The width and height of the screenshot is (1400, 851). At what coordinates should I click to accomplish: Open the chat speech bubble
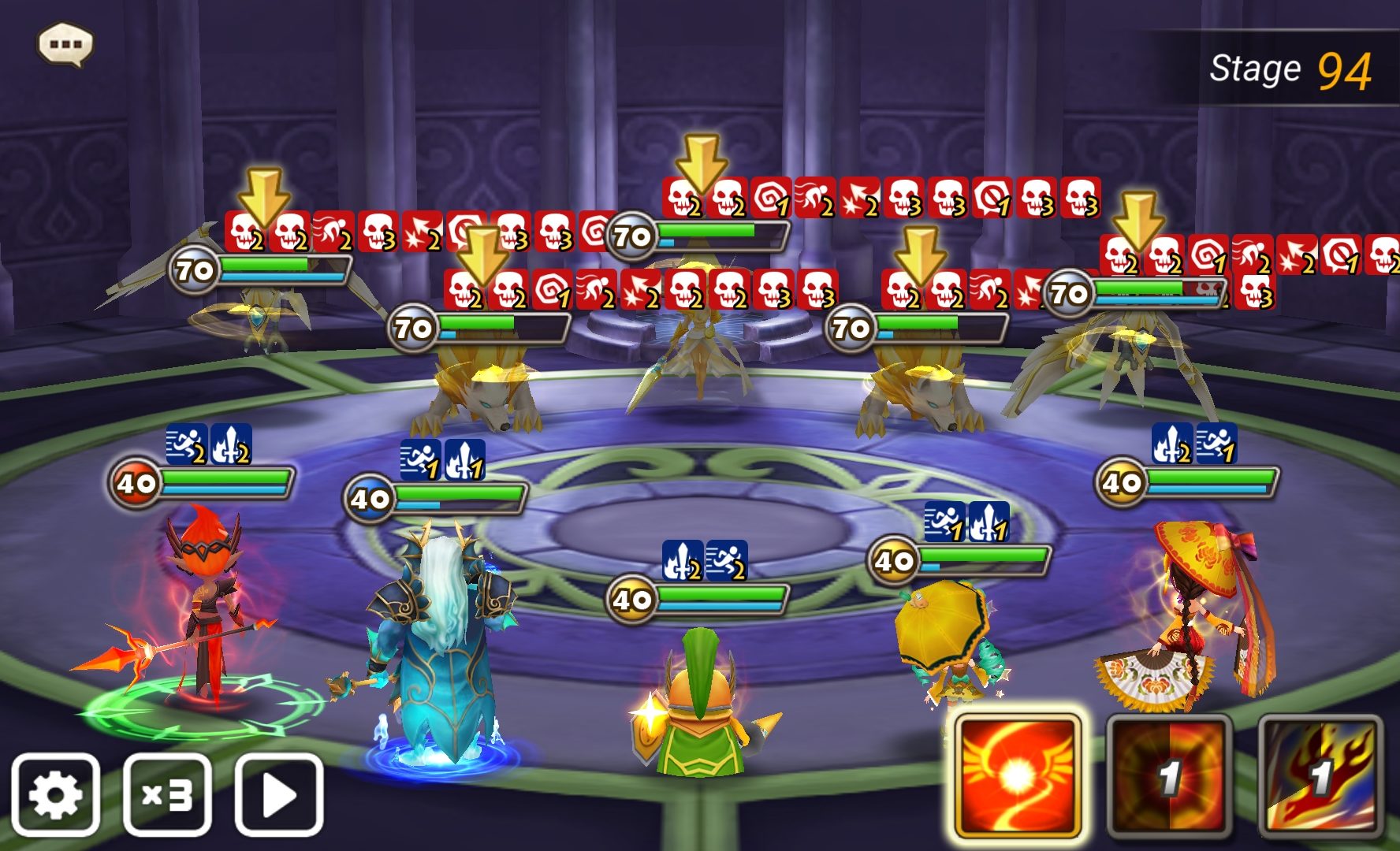(65, 44)
